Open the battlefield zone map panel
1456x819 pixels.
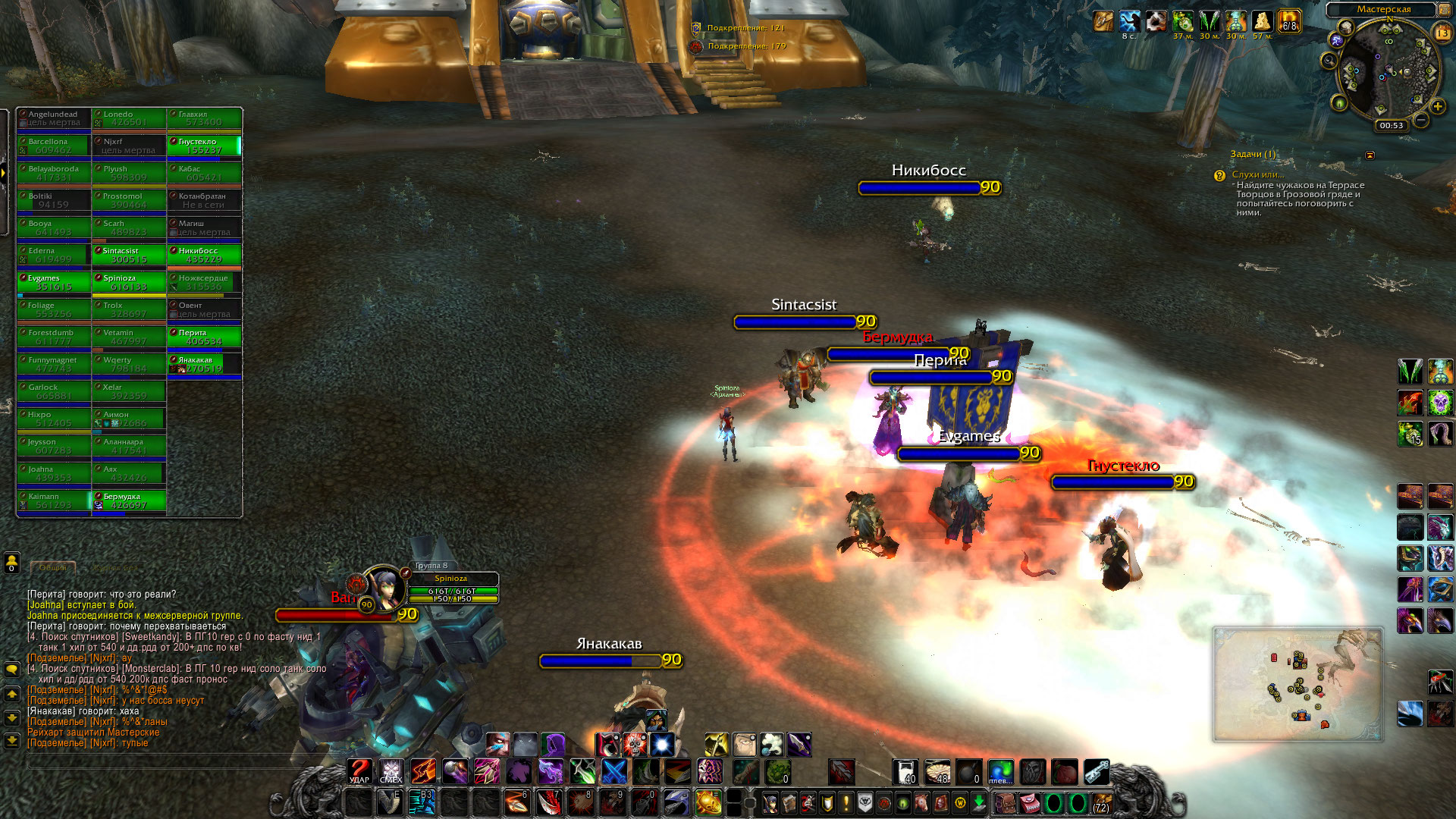1298,684
